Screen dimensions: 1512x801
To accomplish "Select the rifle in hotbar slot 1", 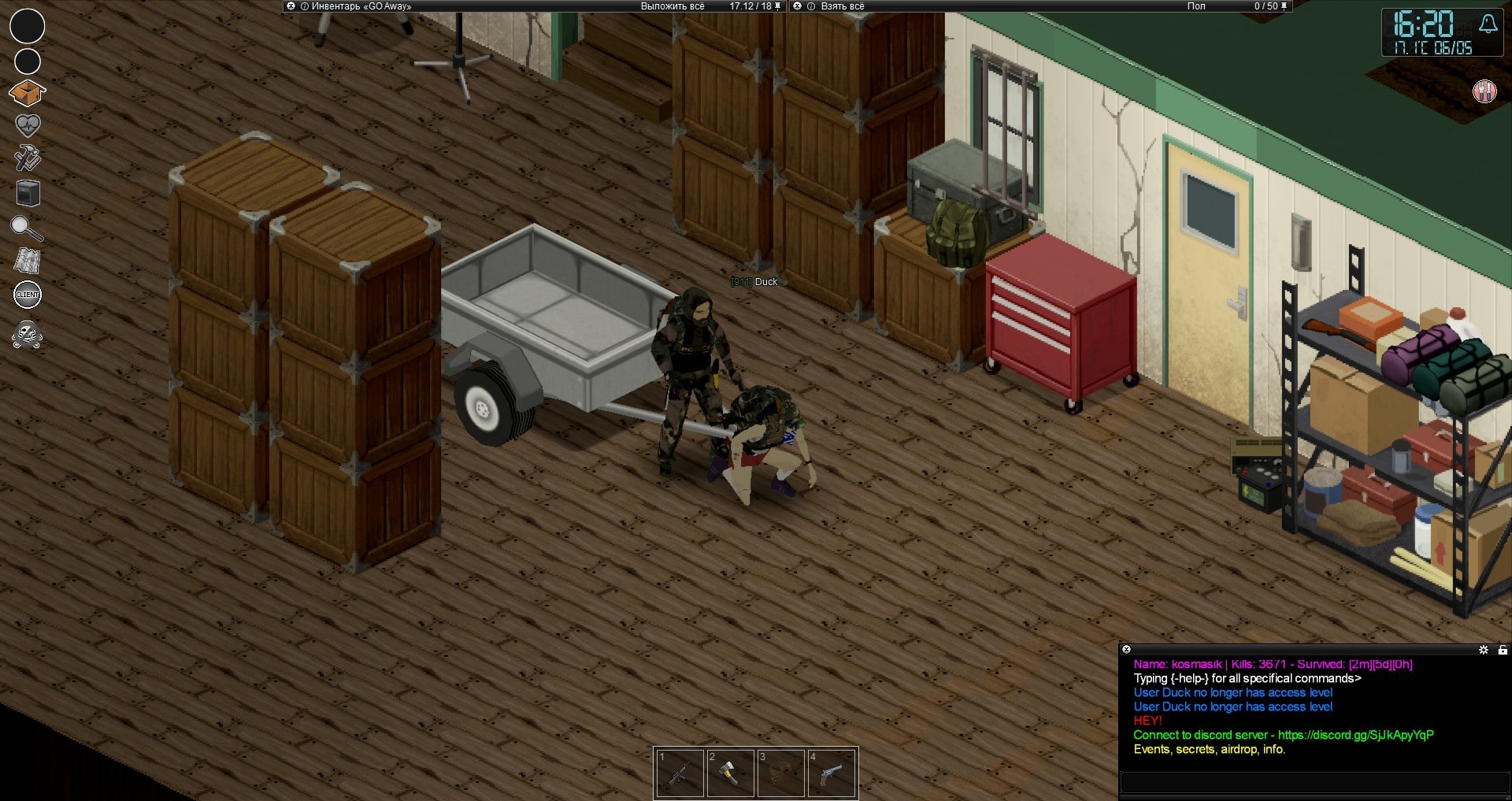I will [680, 773].
